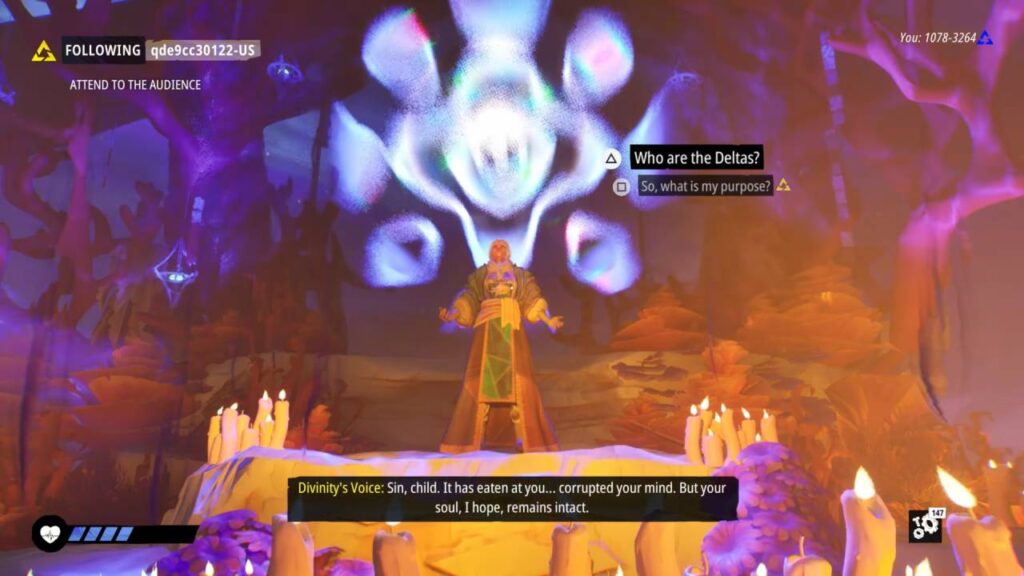The image size is (1024, 576).
Task: Select "So, what is my purpose?" option
Action: click(705, 186)
